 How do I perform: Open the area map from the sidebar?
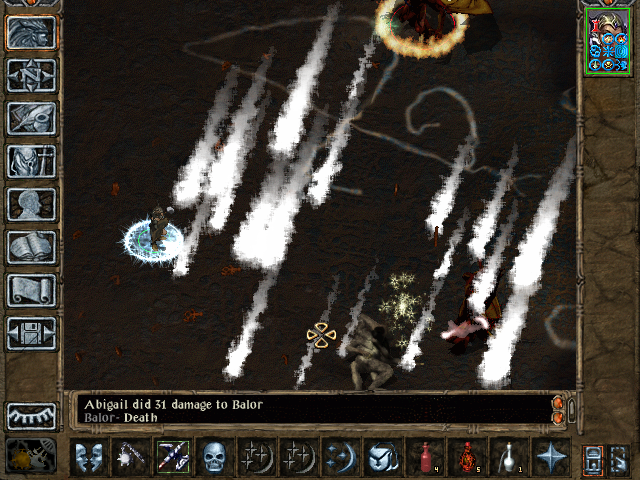tap(30, 75)
